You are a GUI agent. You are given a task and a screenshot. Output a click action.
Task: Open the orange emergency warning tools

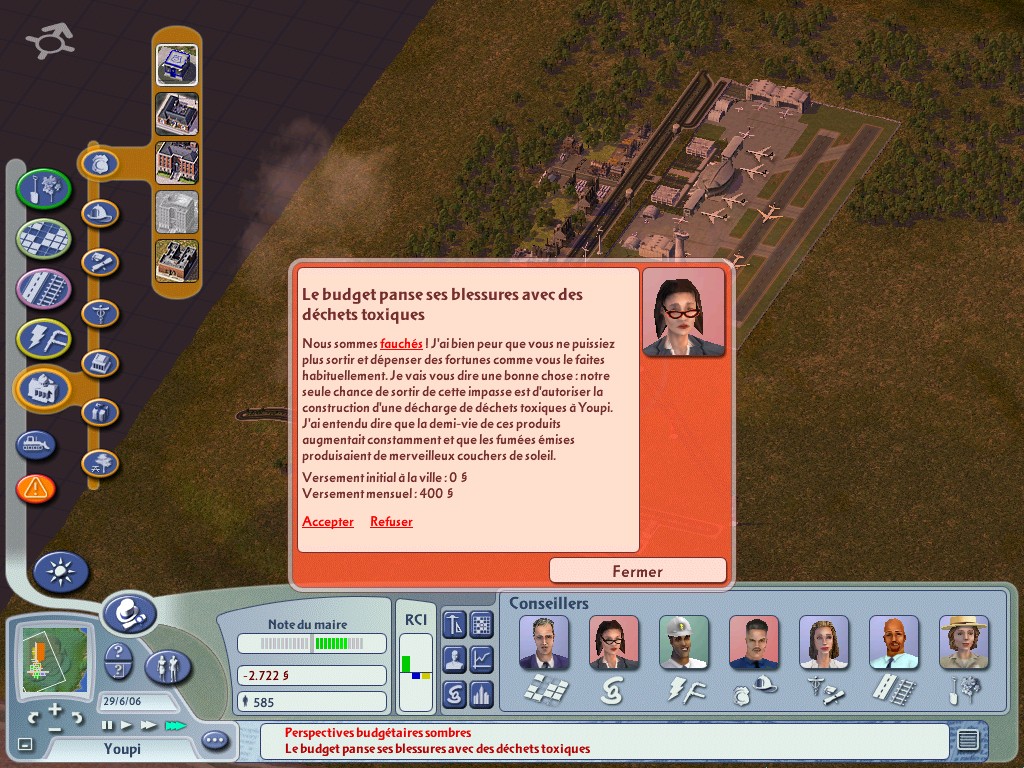pyautogui.click(x=36, y=489)
